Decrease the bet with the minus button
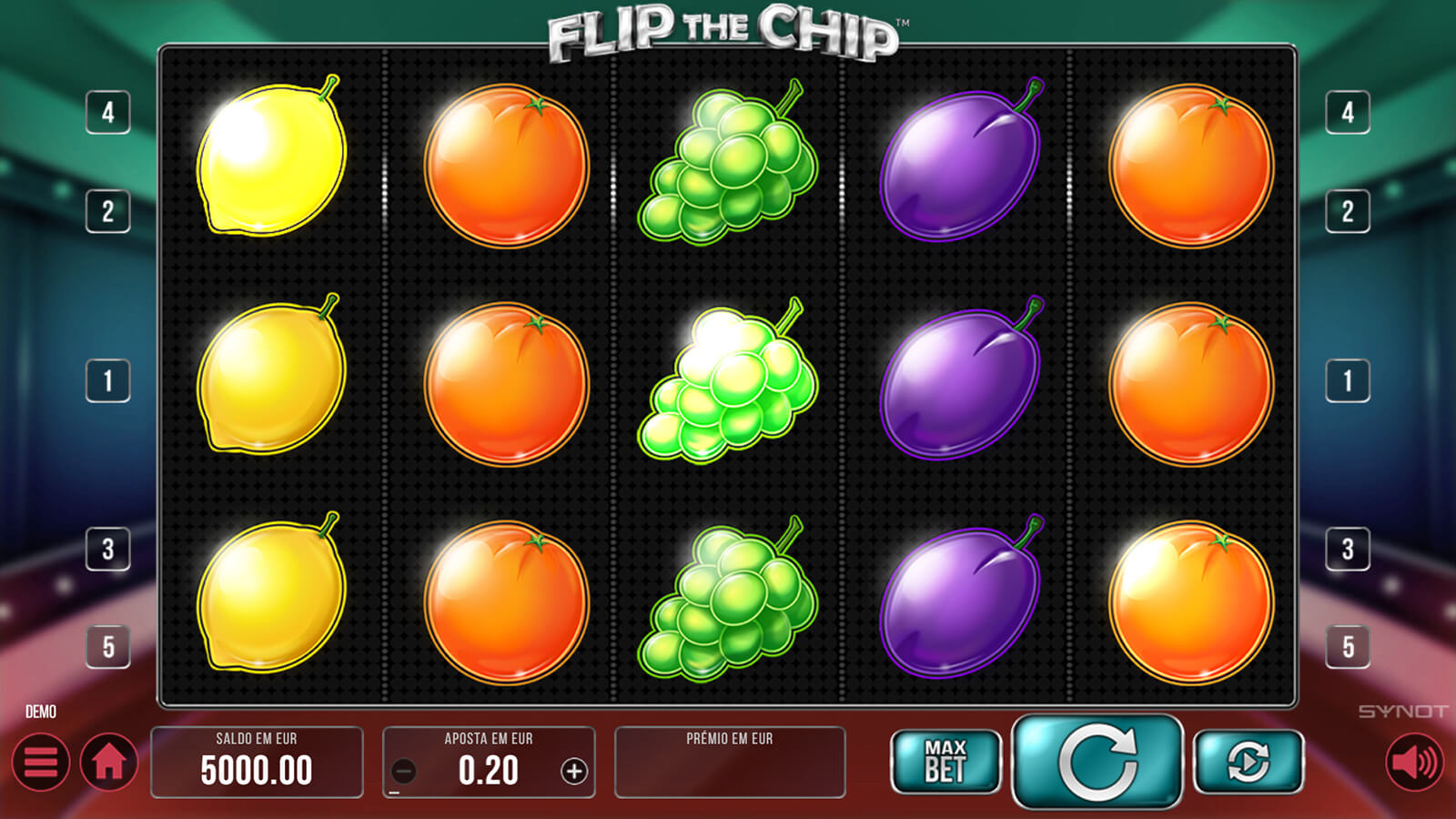The height and width of the screenshot is (819, 1456). (403, 772)
